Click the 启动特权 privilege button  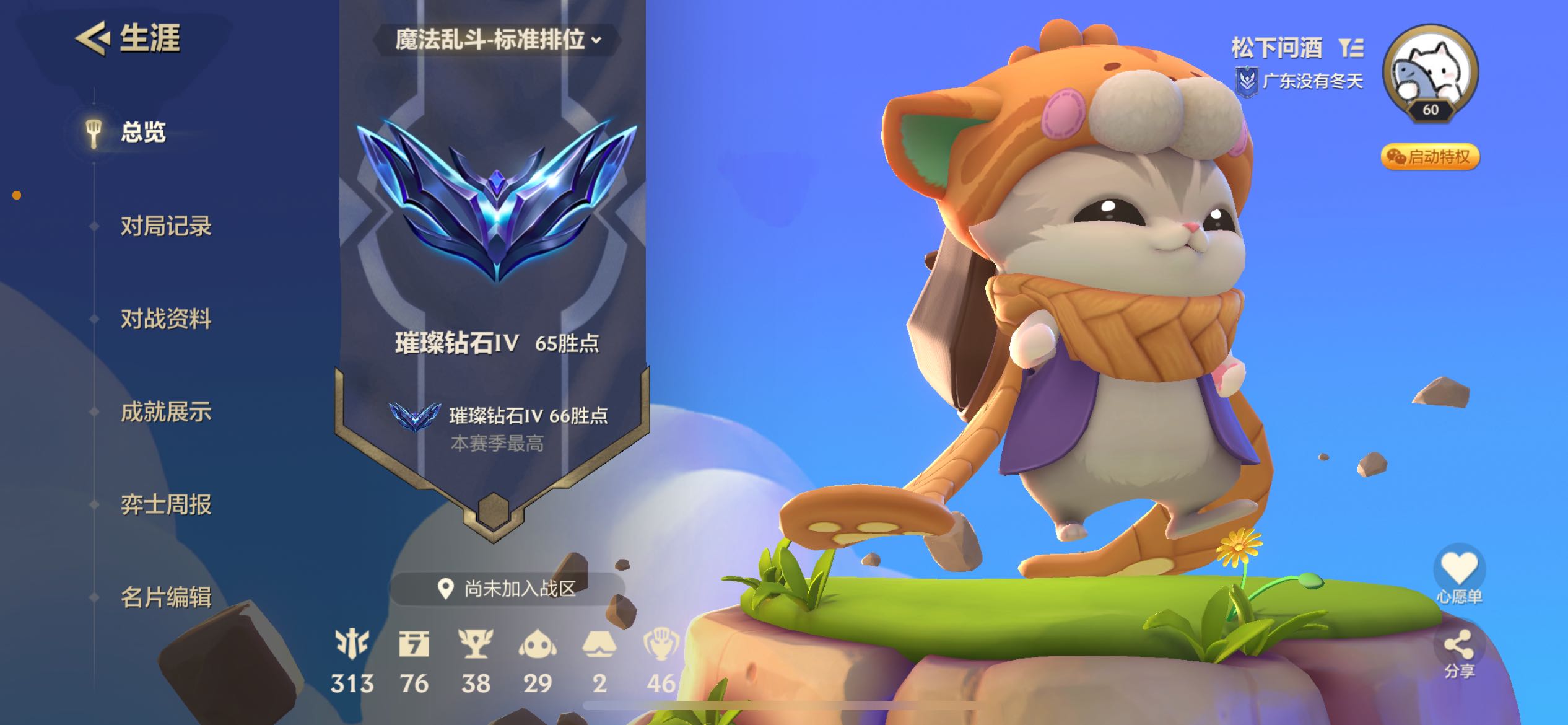[1429, 157]
